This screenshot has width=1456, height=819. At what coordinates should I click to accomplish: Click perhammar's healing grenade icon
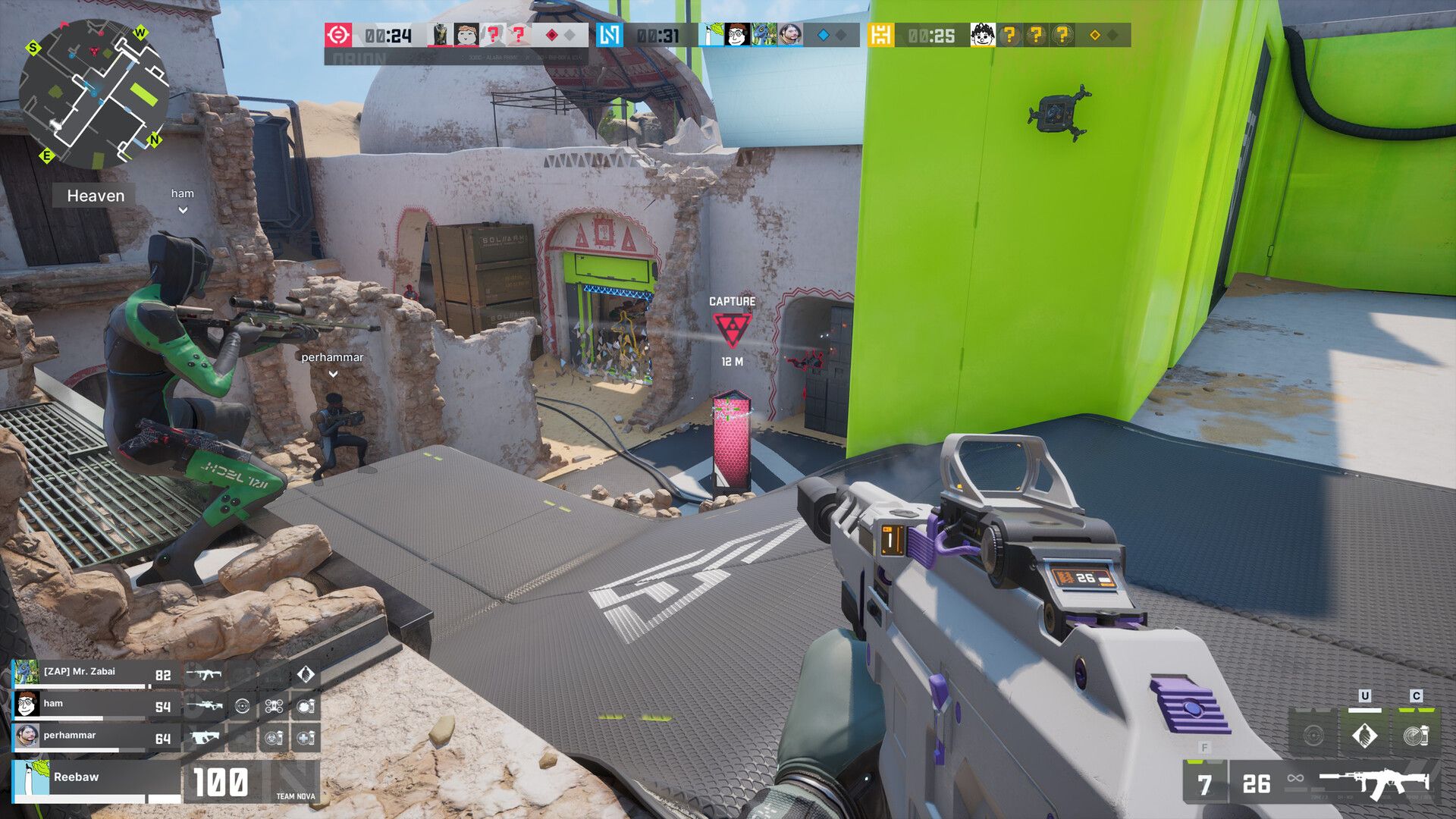[305, 737]
